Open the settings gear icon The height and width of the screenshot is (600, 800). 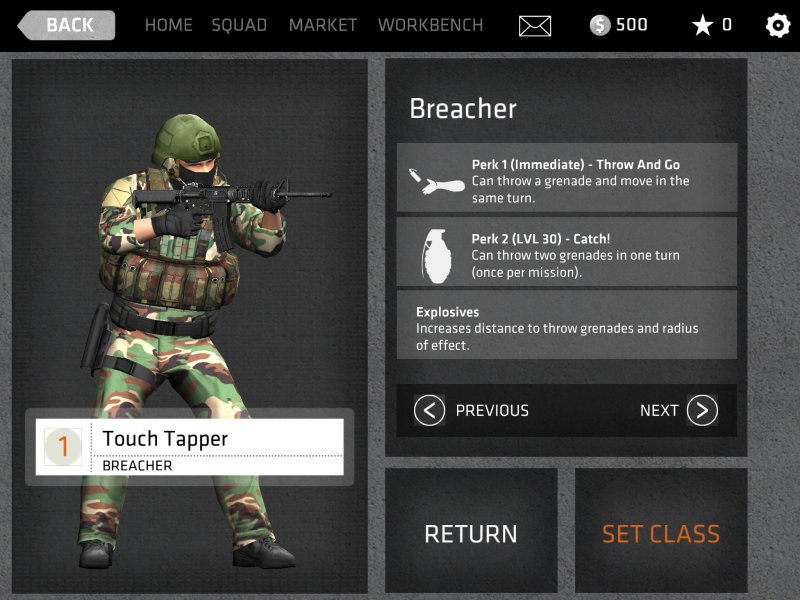[777, 26]
